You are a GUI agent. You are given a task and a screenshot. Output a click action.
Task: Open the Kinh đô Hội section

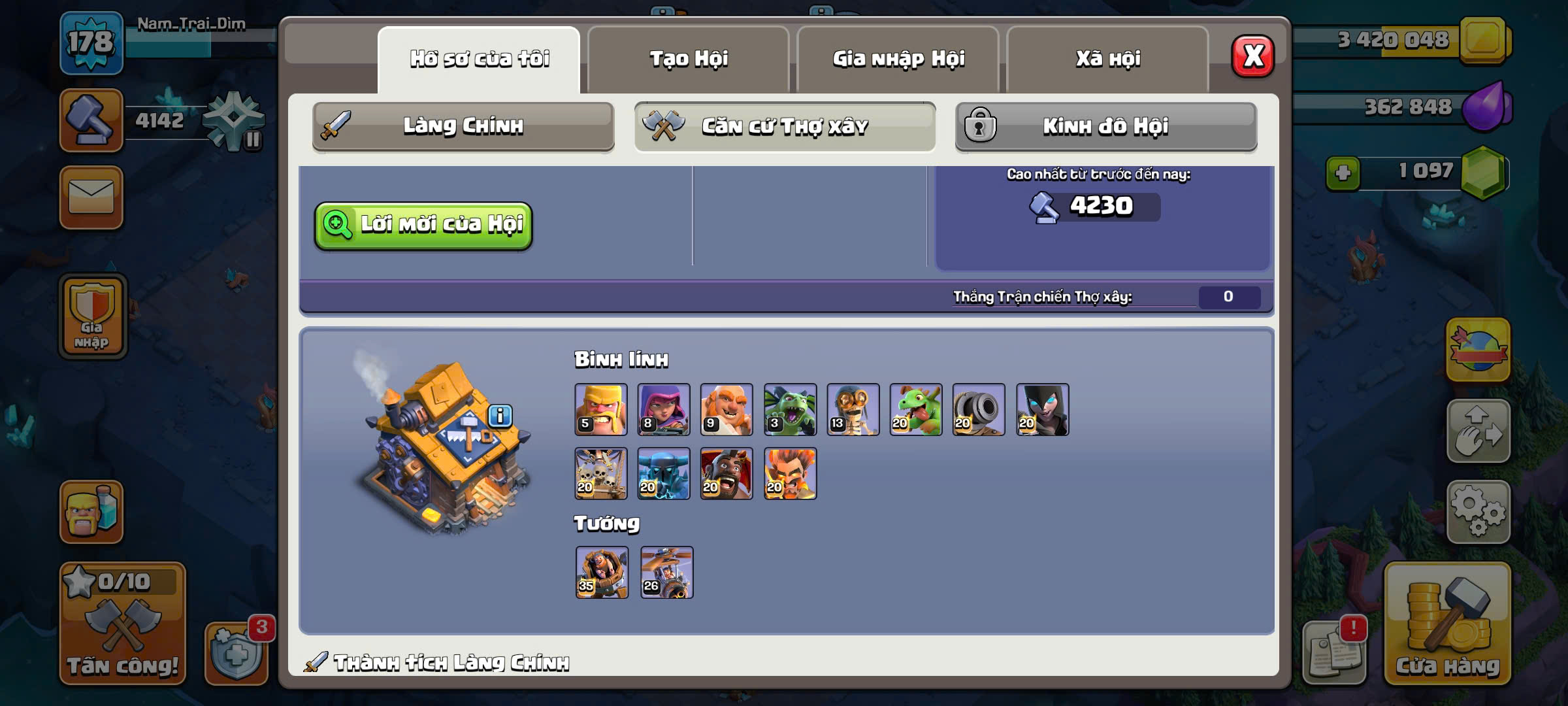pos(1105,126)
